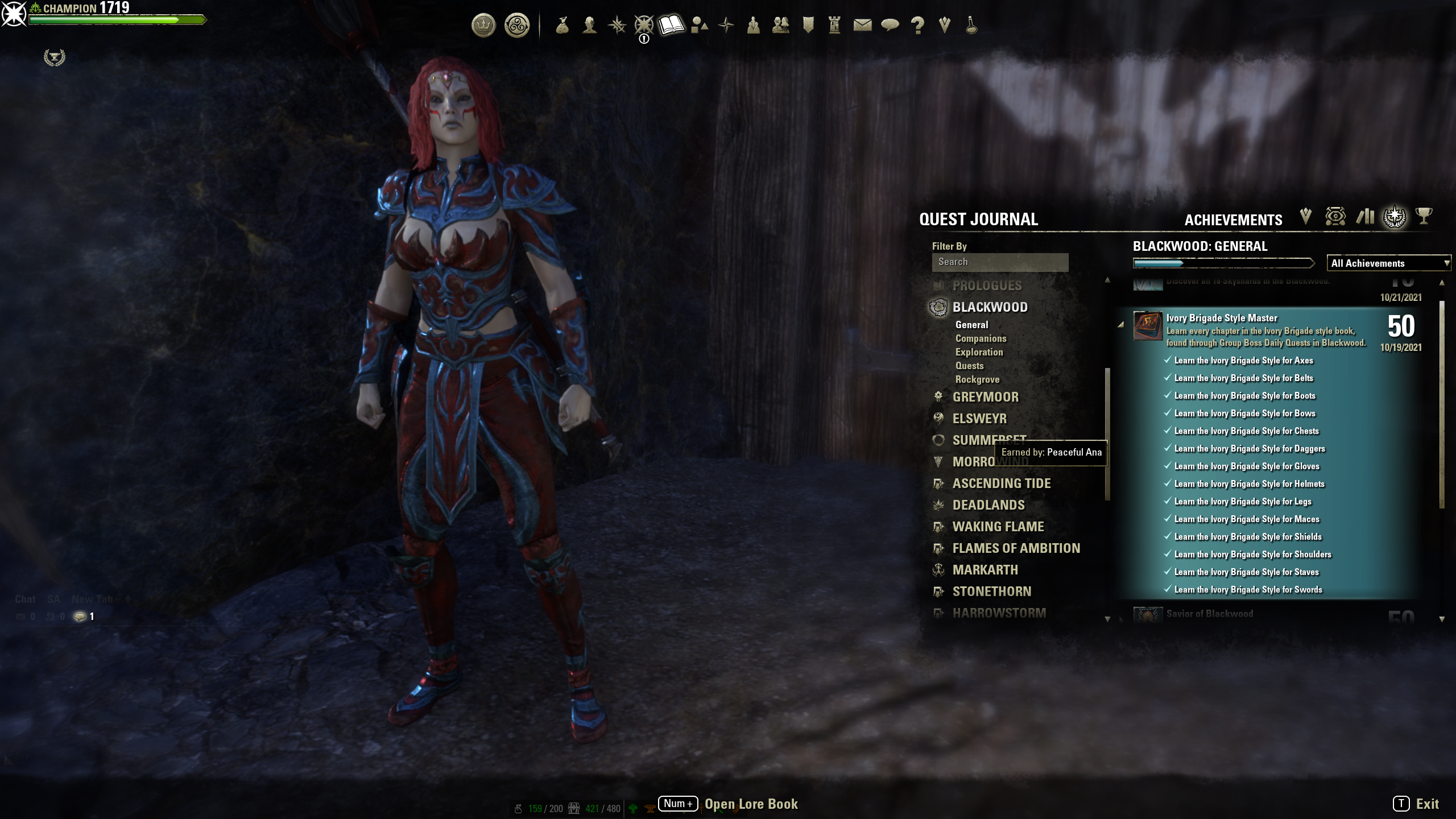
Task: Click the achievement Search field
Action: click(x=999, y=262)
